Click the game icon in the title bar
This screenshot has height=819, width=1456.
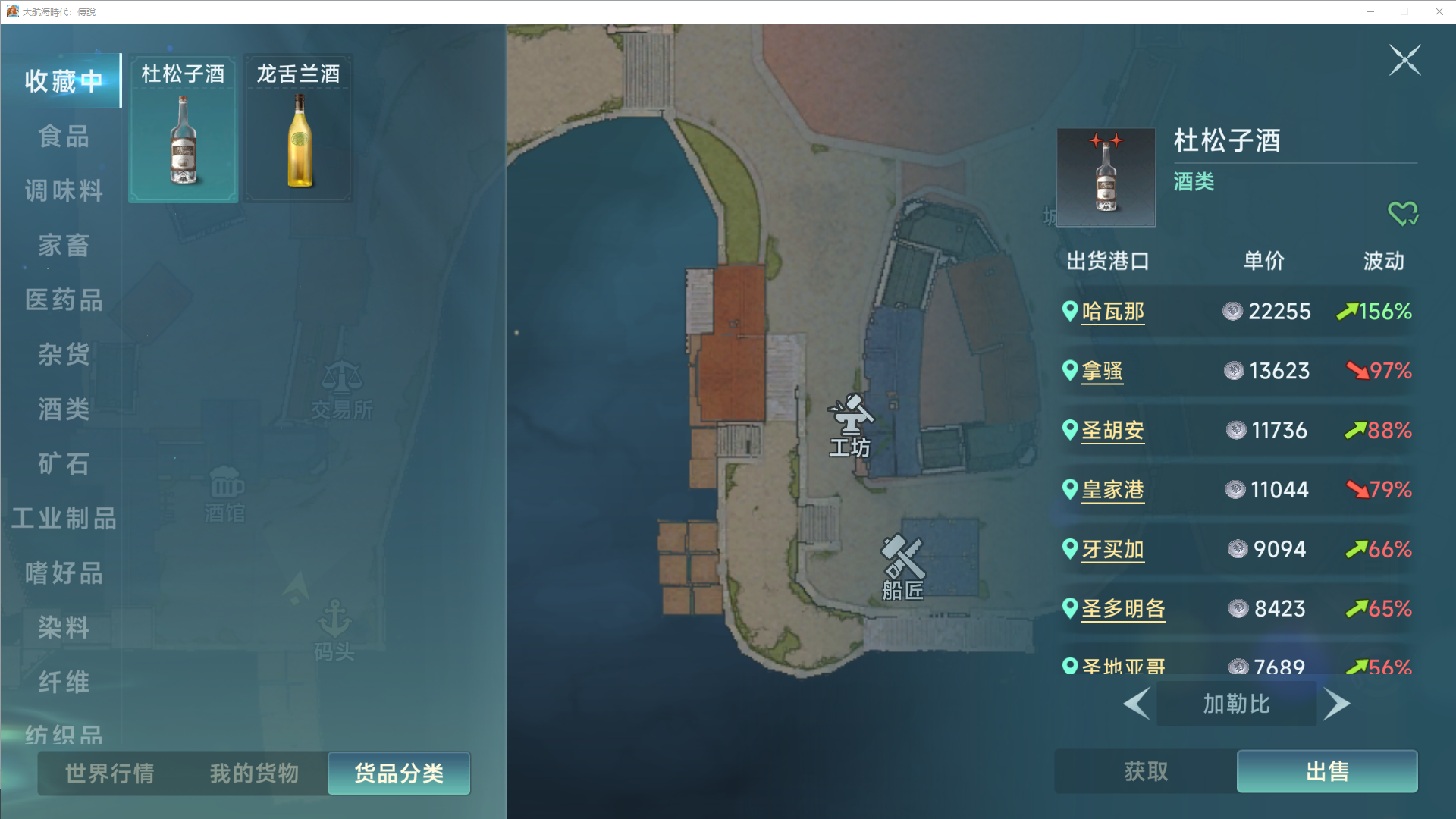point(11,11)
